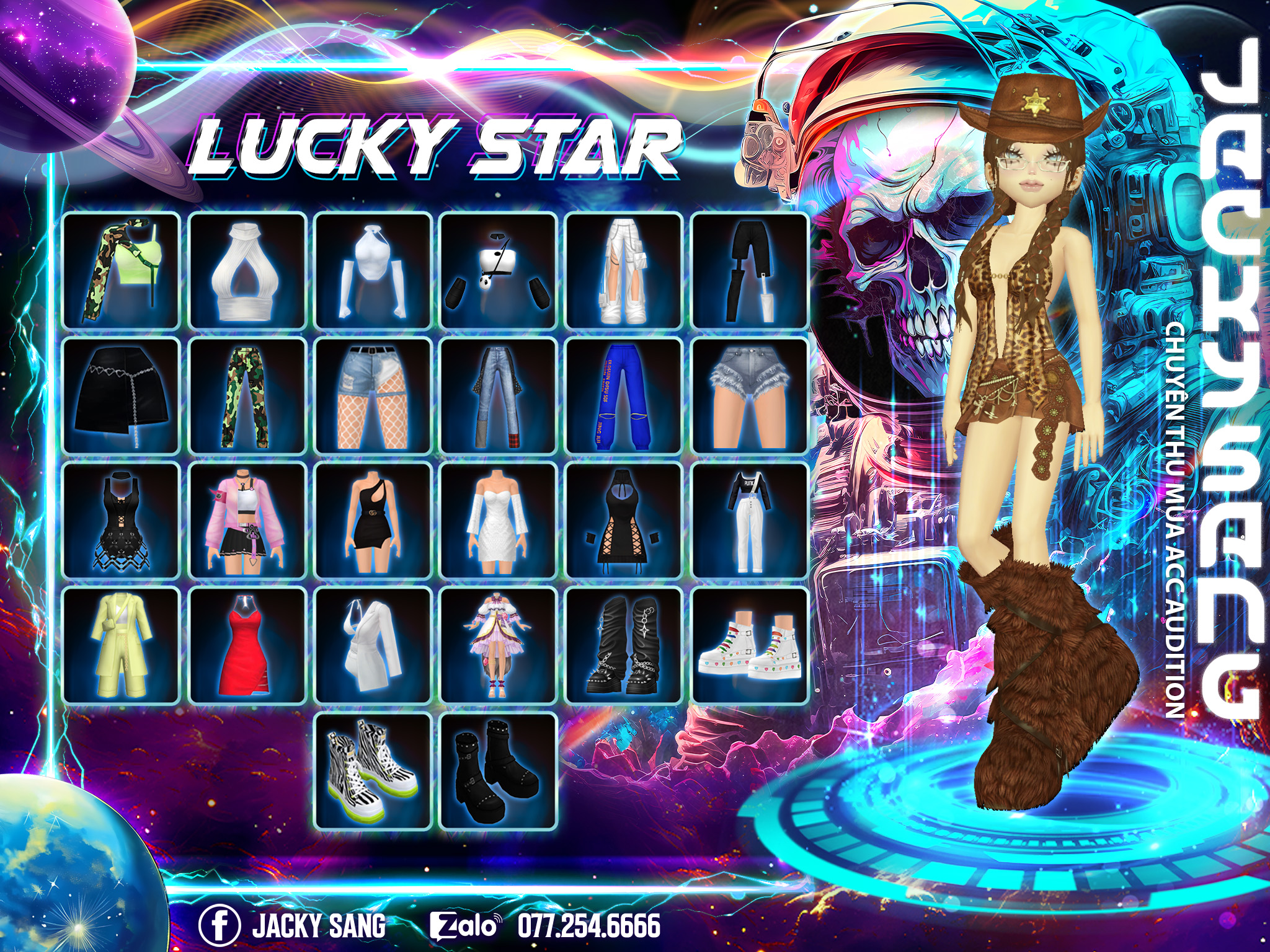Pick the yellow long coat suit
Image resolution: width=1270 pixels, height=952 pixels.
(121, 646)
